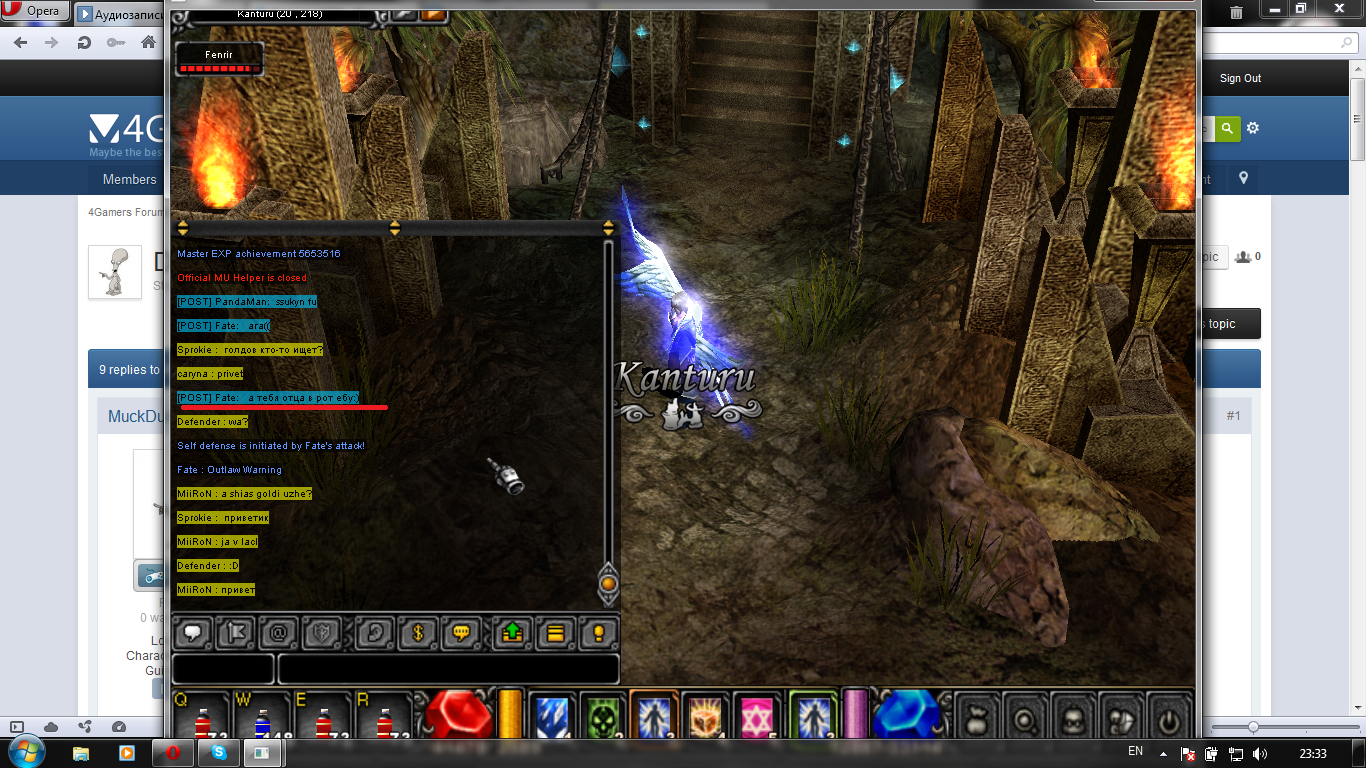Toggle the dollar sign system message filter

pos(419,633)
